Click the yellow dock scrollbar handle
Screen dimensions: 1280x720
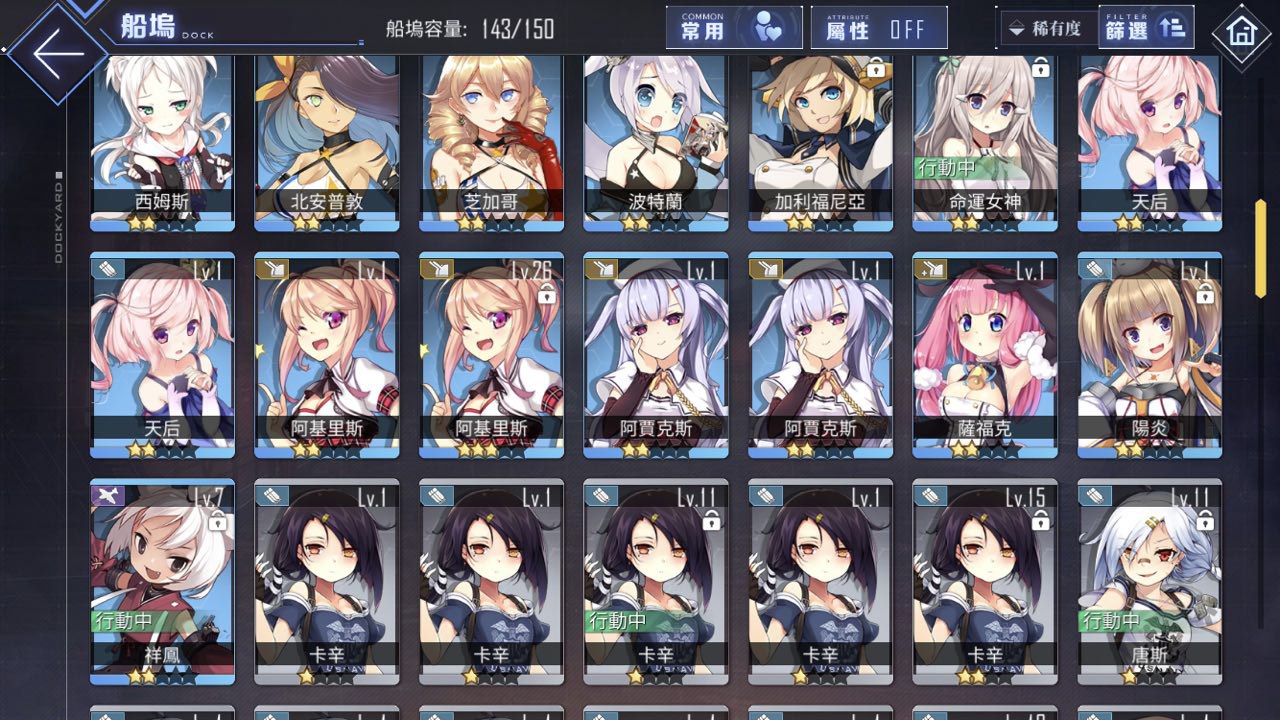click(x=1261, y=248)
